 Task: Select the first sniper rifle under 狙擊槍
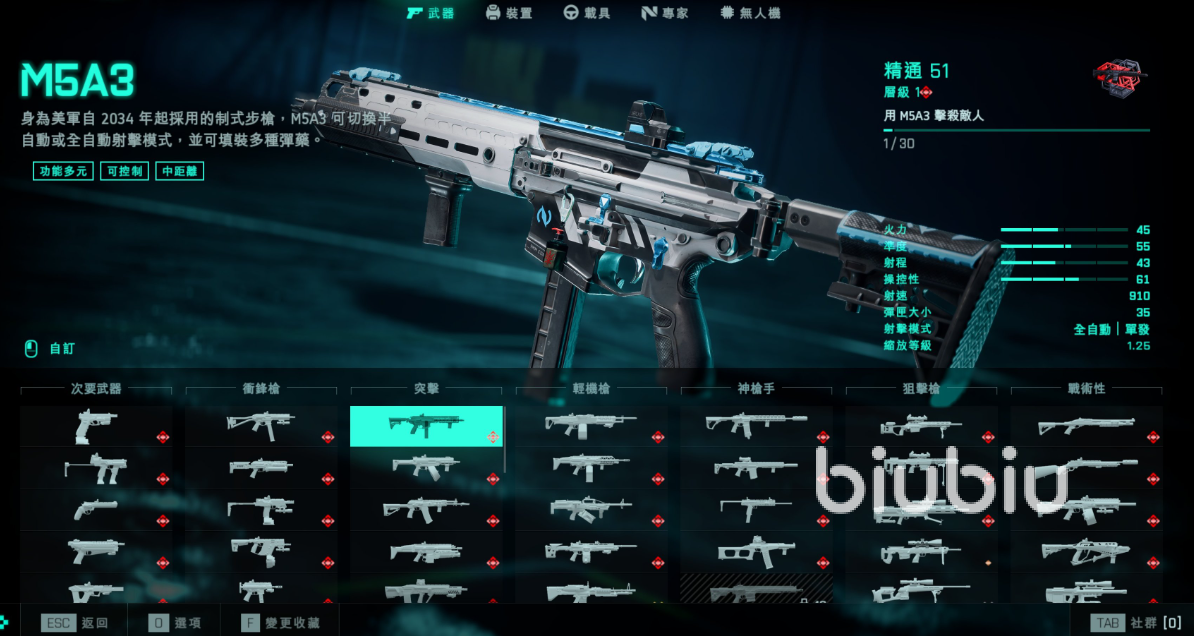click(x=920, y=426)
